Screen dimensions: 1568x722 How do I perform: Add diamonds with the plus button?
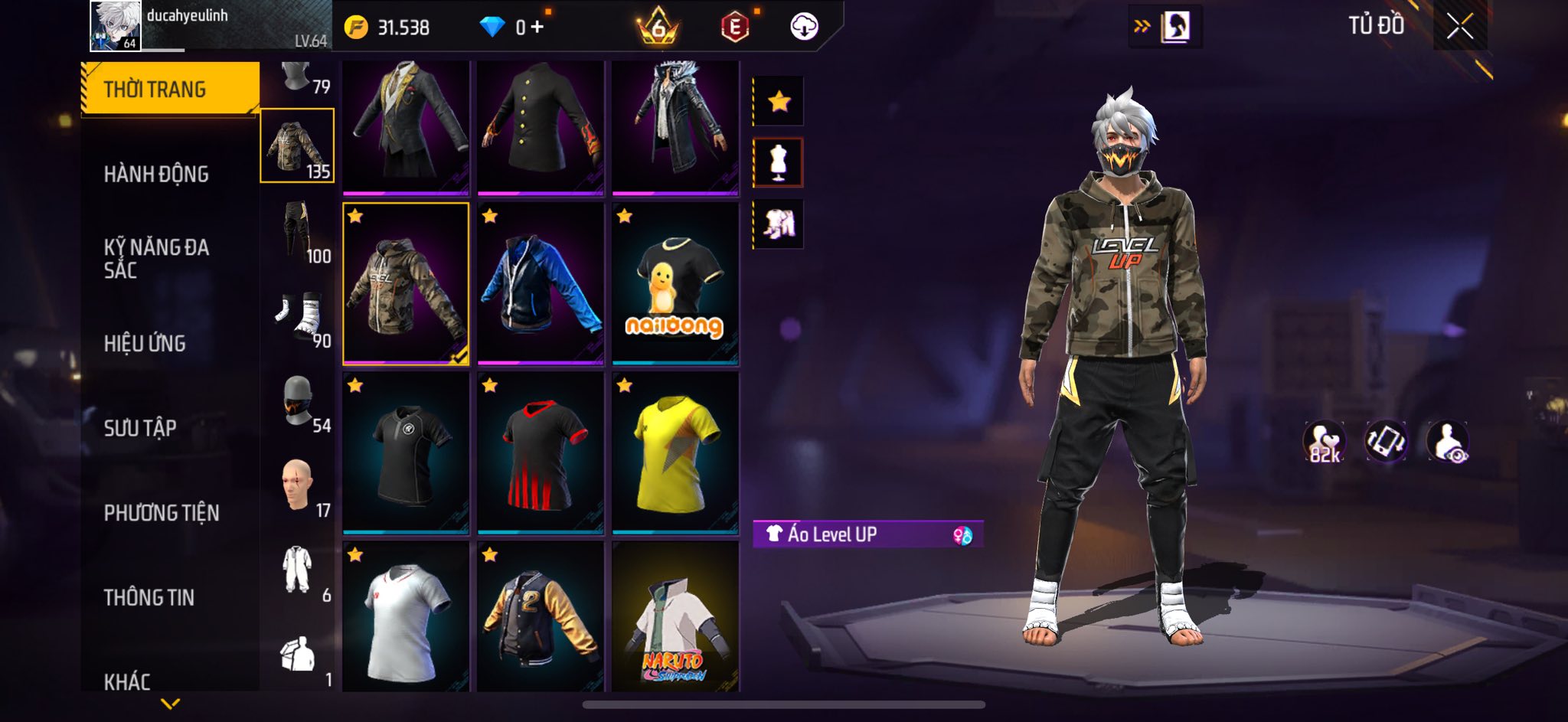point(537,28)
